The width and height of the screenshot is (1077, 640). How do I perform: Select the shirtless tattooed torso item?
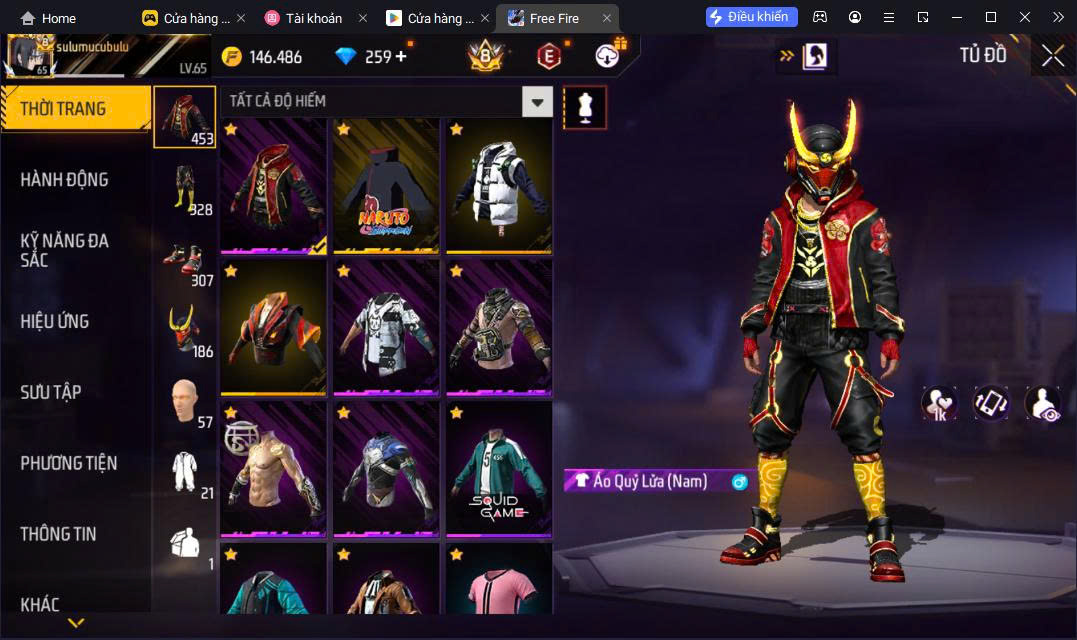point(273,467)
